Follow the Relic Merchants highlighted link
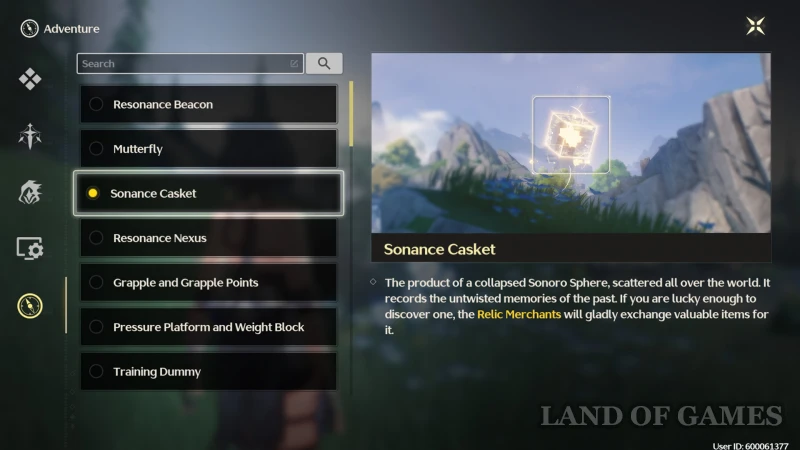Viewport: 800px width, 450px height. [x=519, y=313]
